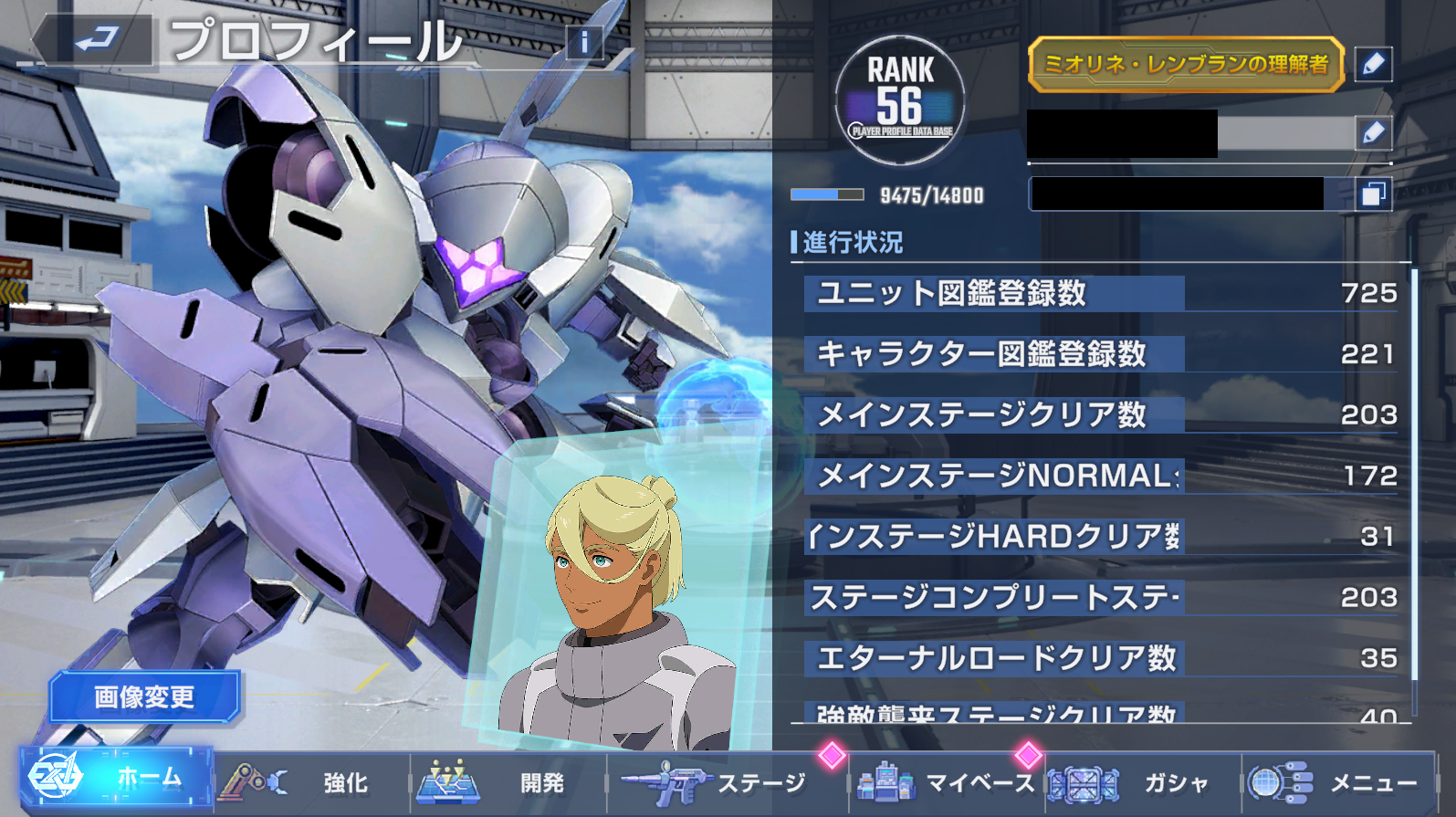Screen dimensions: 1456x817
Task: Click the ミオリネ・レンブランの理解者 title banner
Action: (x=1186, y=64)
